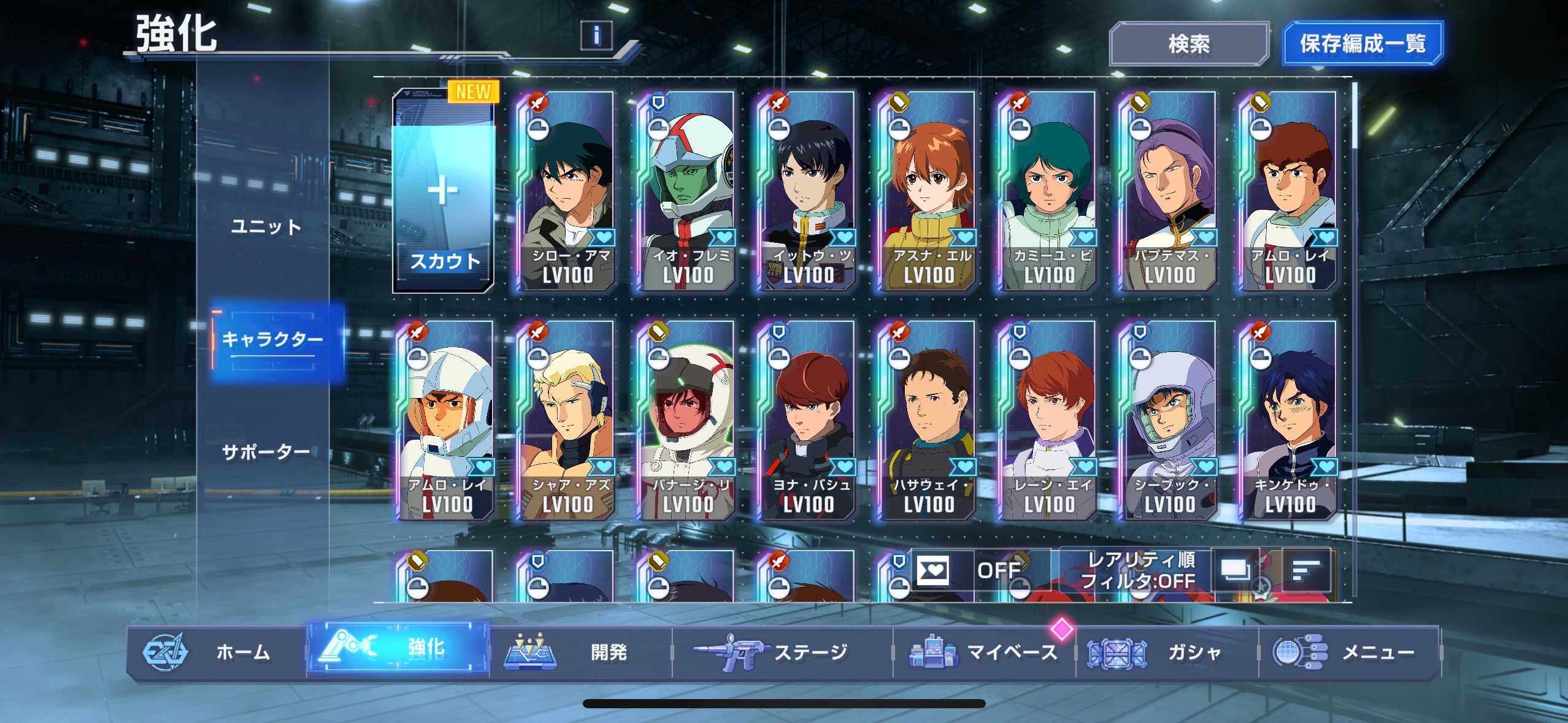Choose the ハサウェイ character card
This screenshot has height=723, width=1568.
[x=927, y=421]
